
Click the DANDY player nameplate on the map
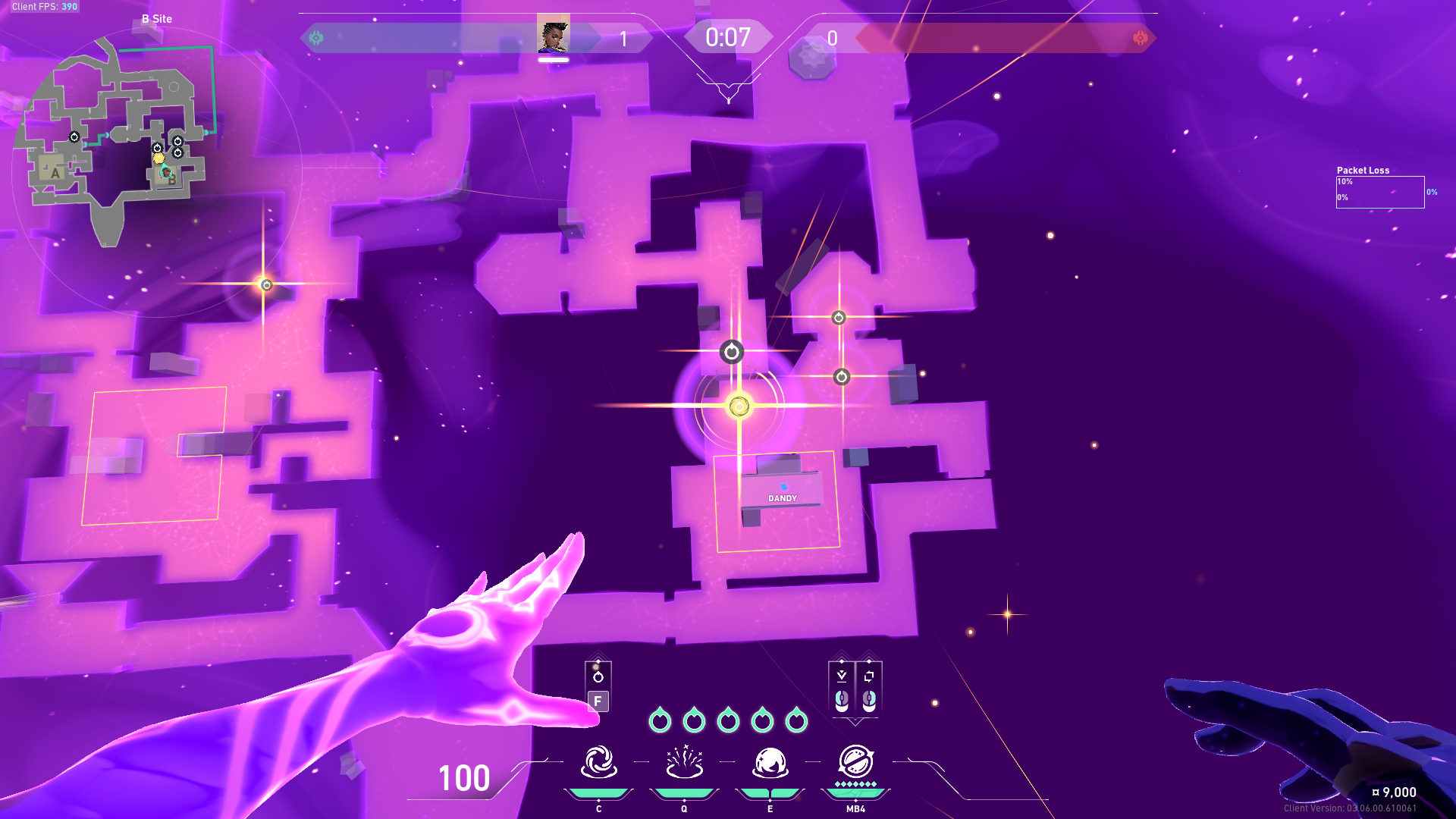click(x=781, y=498)
